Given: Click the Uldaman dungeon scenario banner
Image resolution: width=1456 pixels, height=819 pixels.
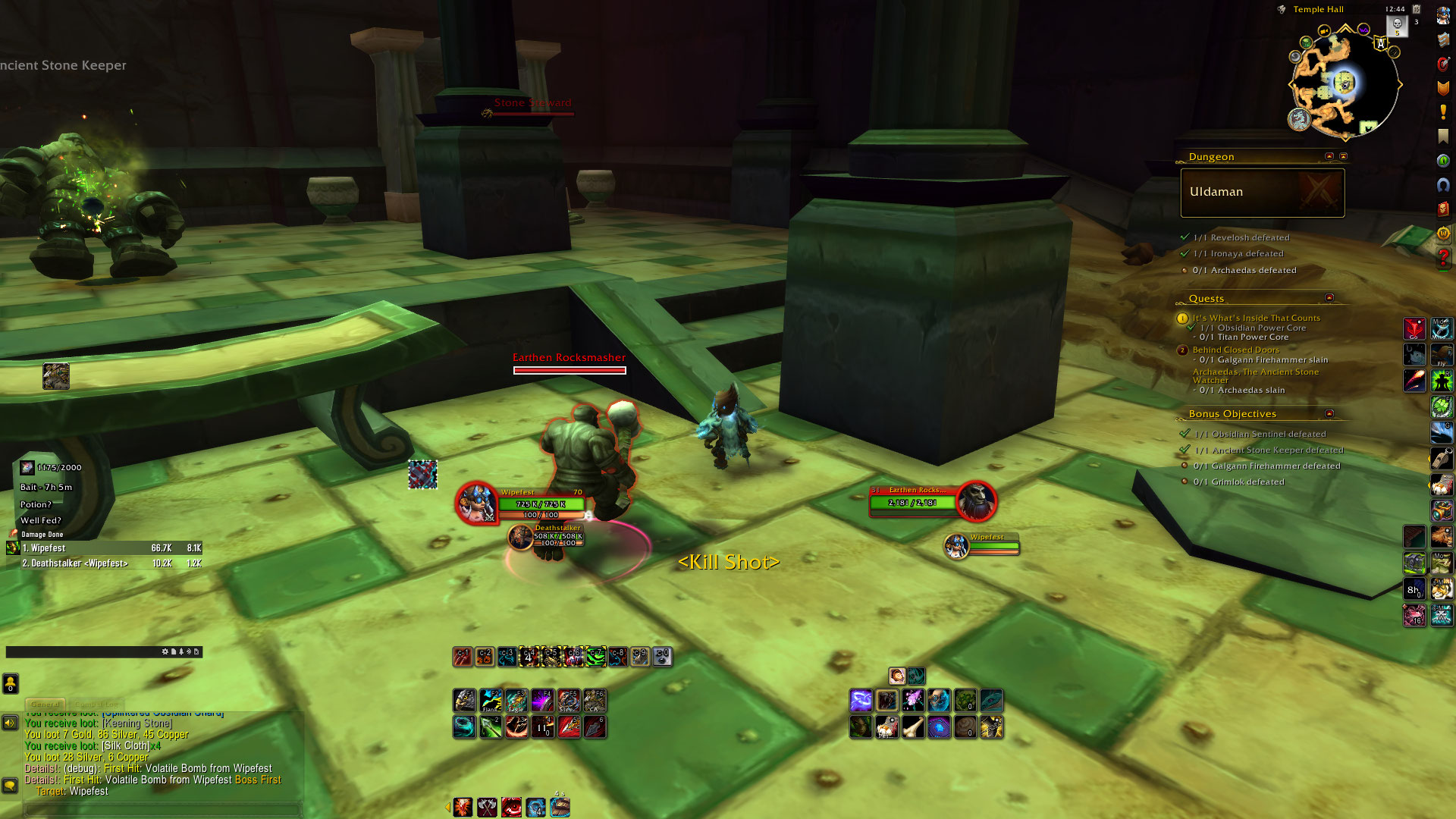Looking at the screenshot, I should (1262, 193).
